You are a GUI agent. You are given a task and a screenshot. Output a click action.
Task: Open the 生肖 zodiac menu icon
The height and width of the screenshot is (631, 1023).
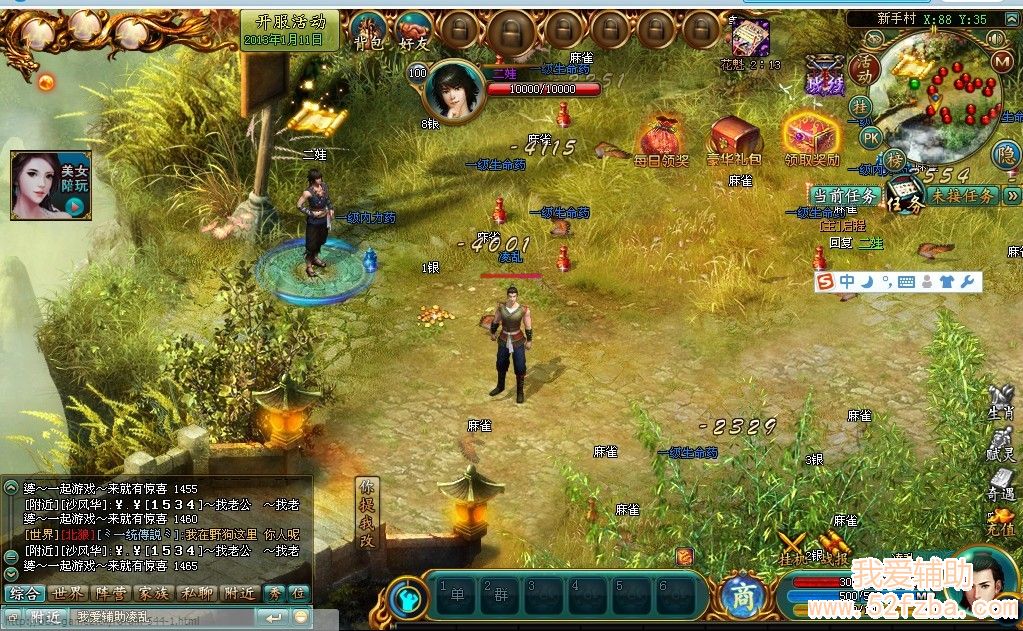[1001, 402]
